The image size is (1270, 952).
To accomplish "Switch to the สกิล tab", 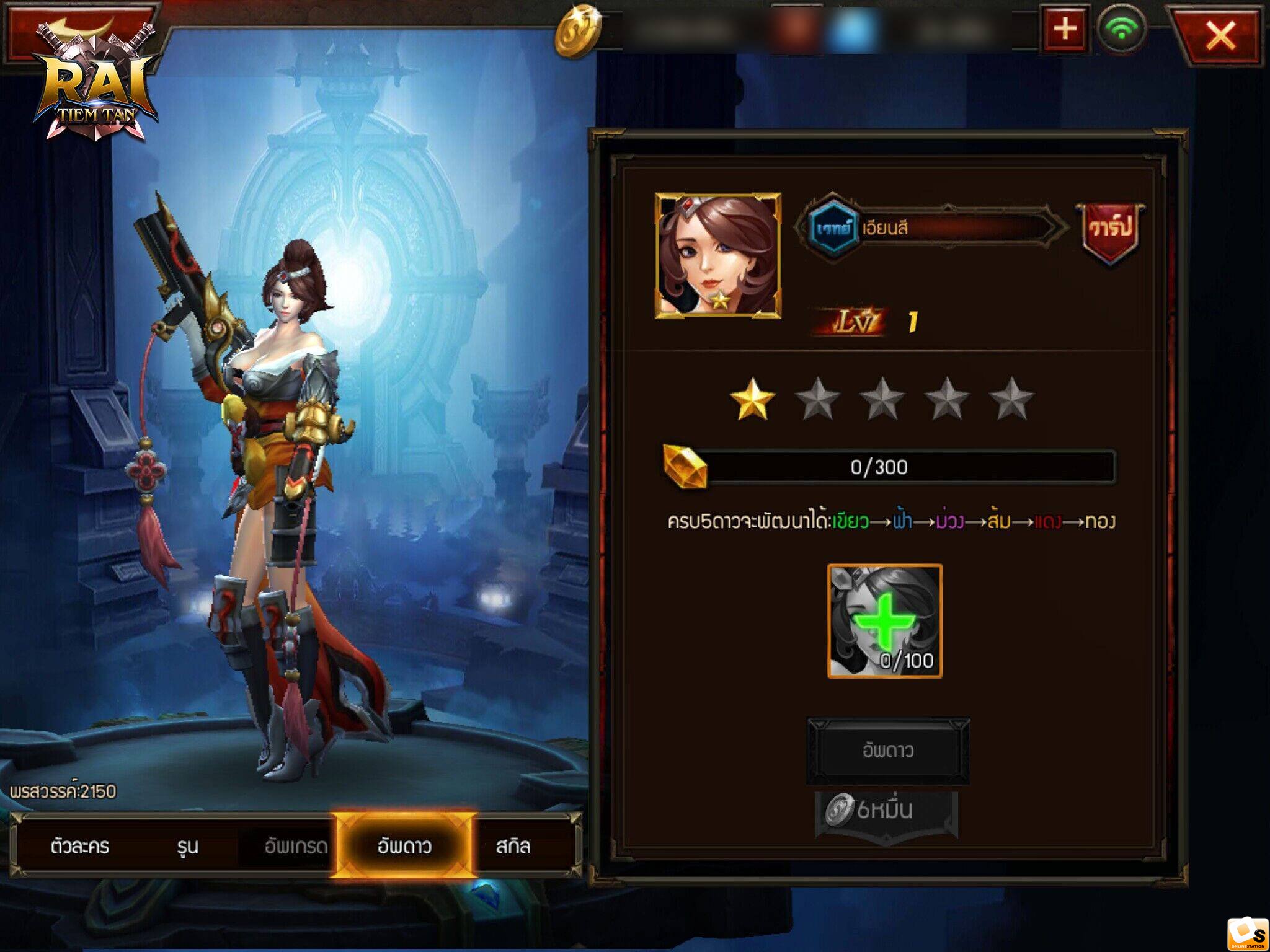I will click(513, 846).
